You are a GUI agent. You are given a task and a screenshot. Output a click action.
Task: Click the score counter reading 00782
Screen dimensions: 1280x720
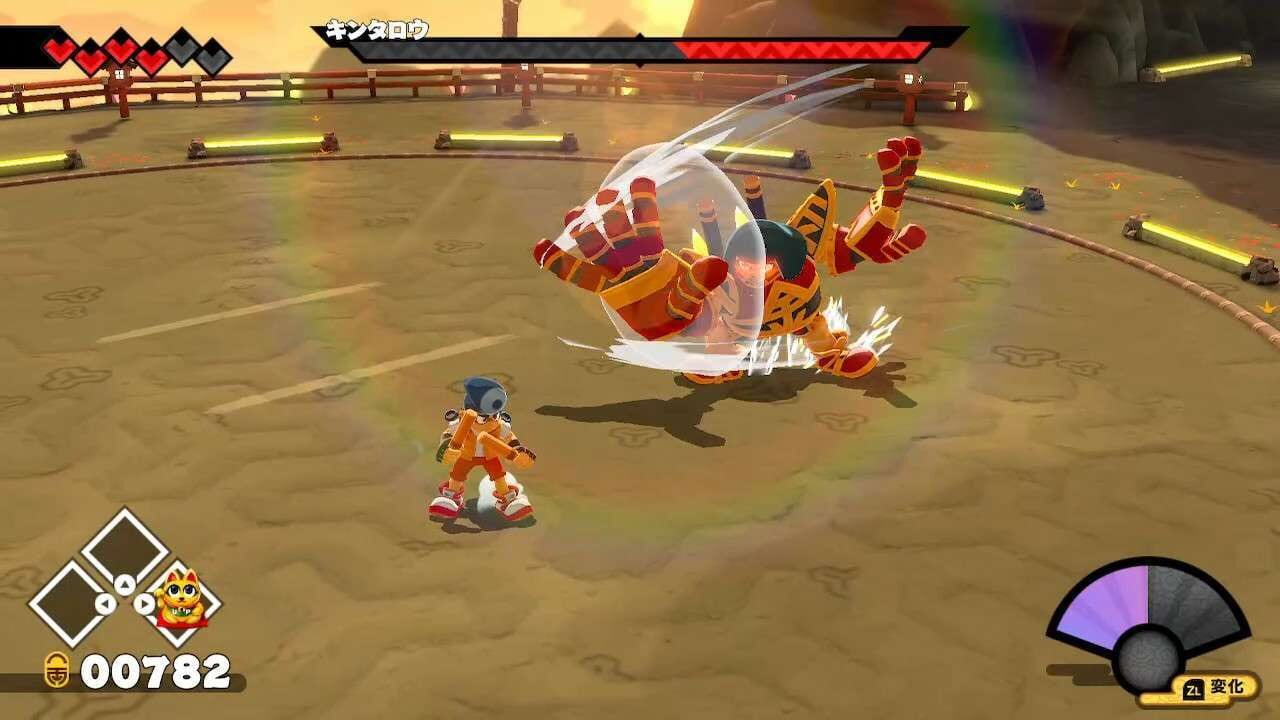(155, 670)
